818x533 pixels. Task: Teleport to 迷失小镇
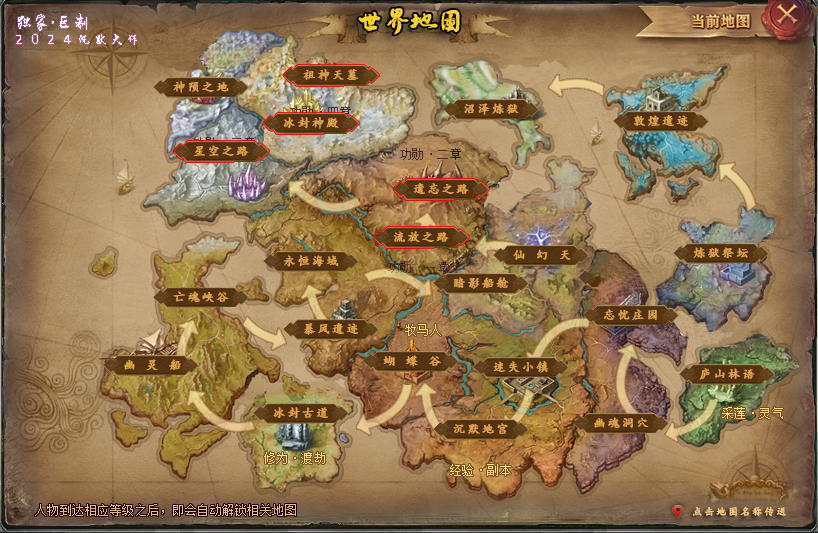[521, 367]
